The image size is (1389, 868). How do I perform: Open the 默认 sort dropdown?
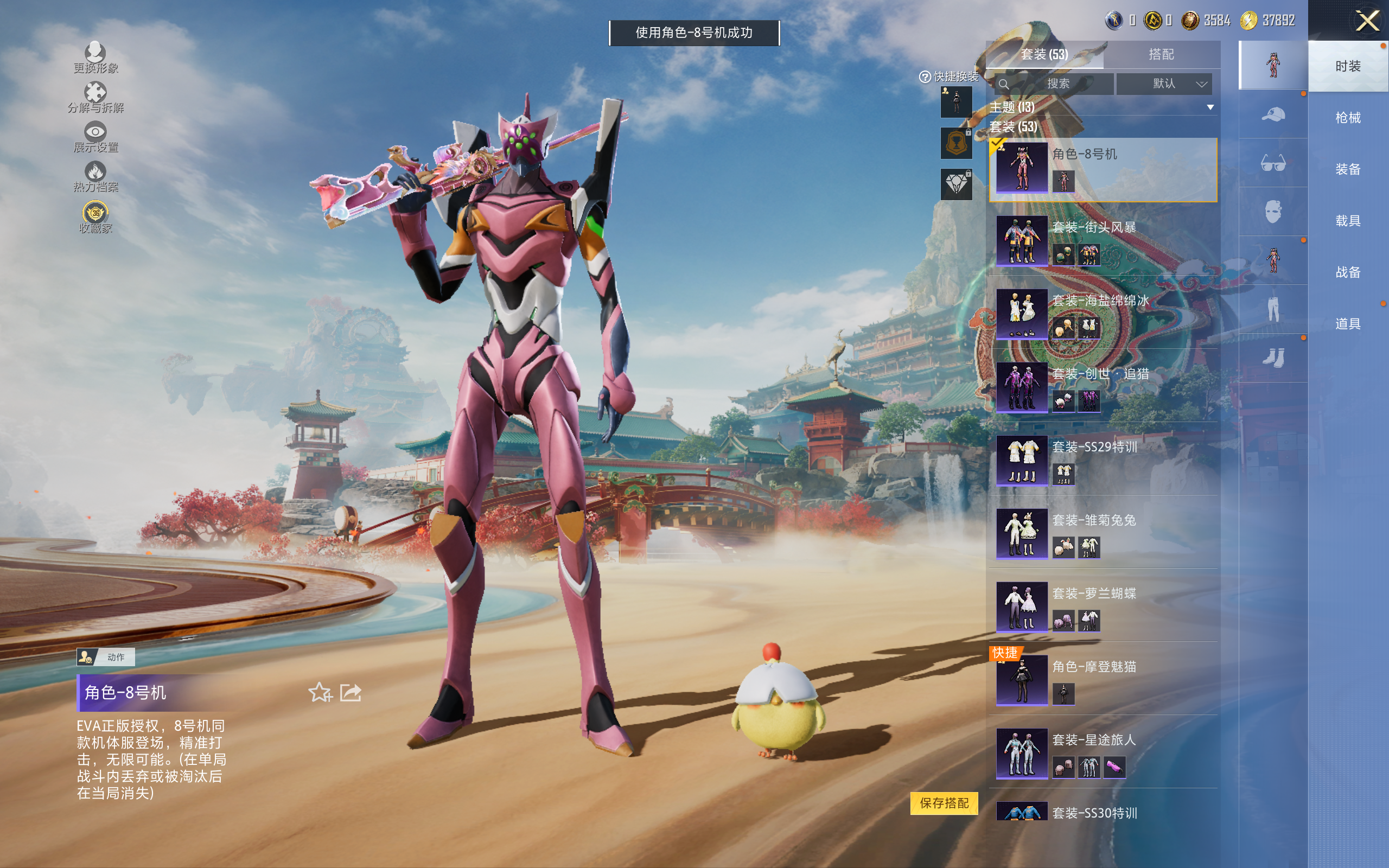pos(1165,84)
